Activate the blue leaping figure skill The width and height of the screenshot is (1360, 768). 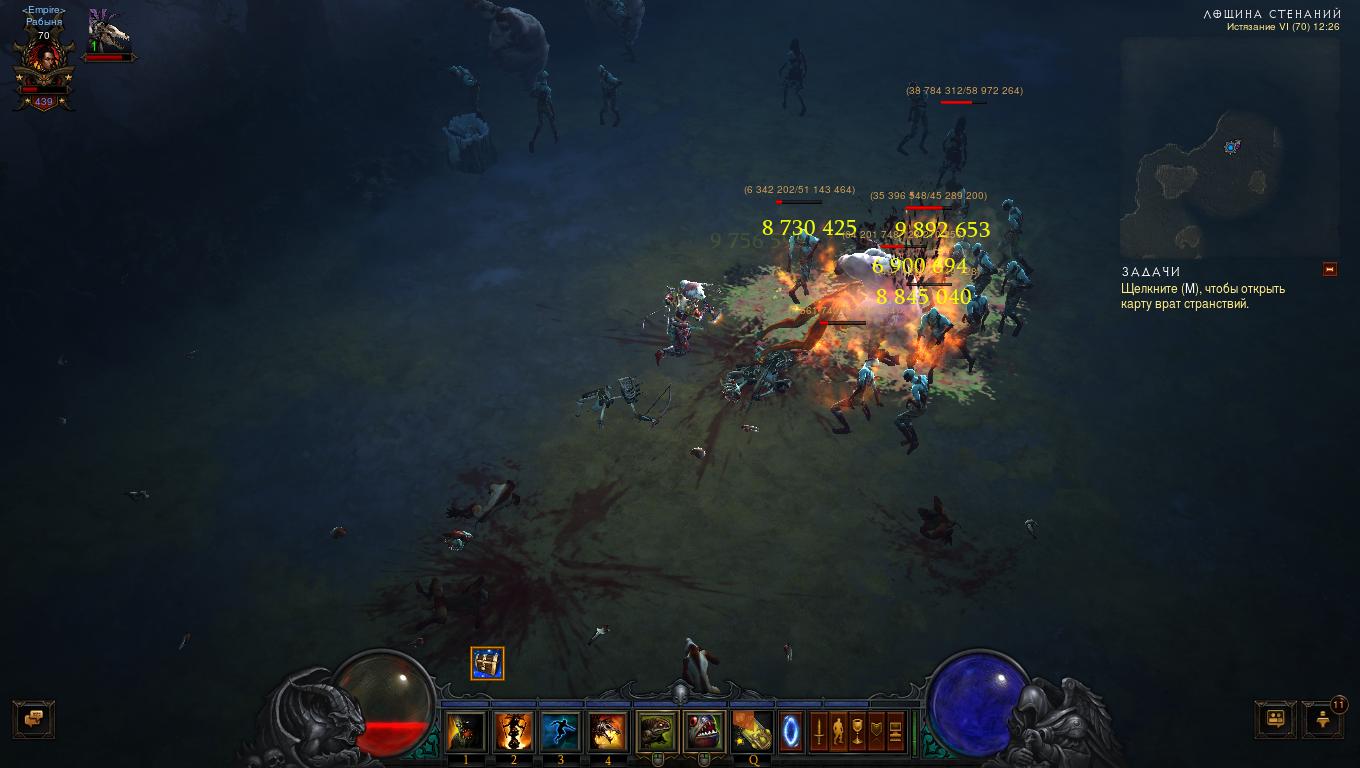tap(561, 732)
